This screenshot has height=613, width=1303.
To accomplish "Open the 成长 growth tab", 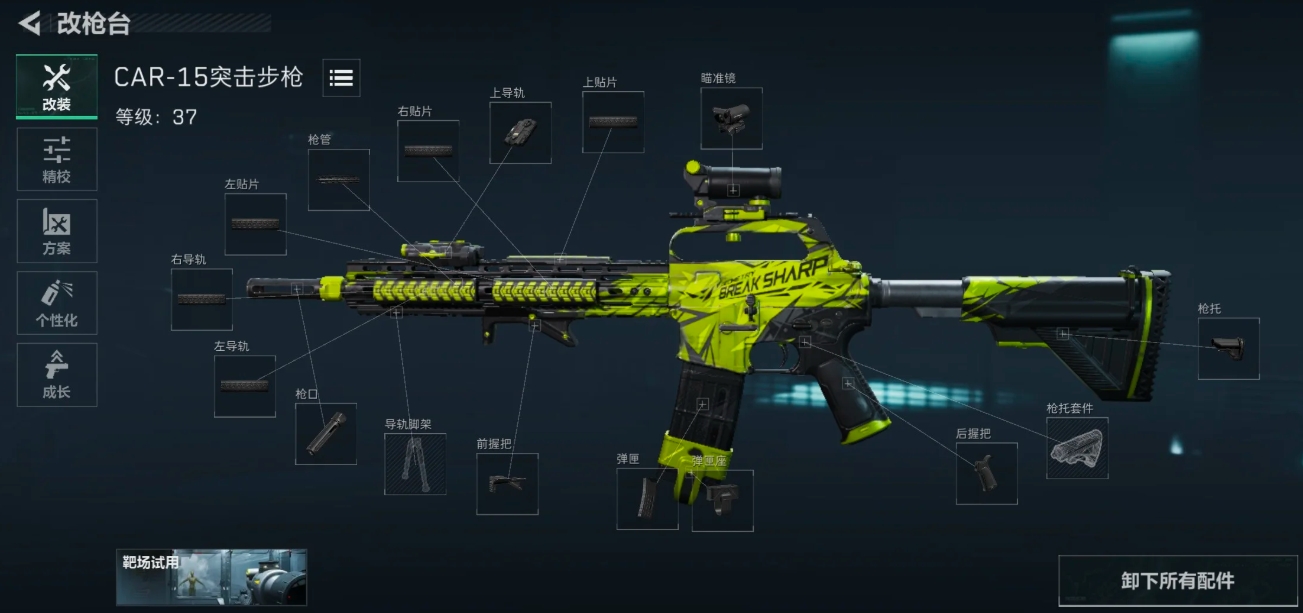I will point(57,375).
